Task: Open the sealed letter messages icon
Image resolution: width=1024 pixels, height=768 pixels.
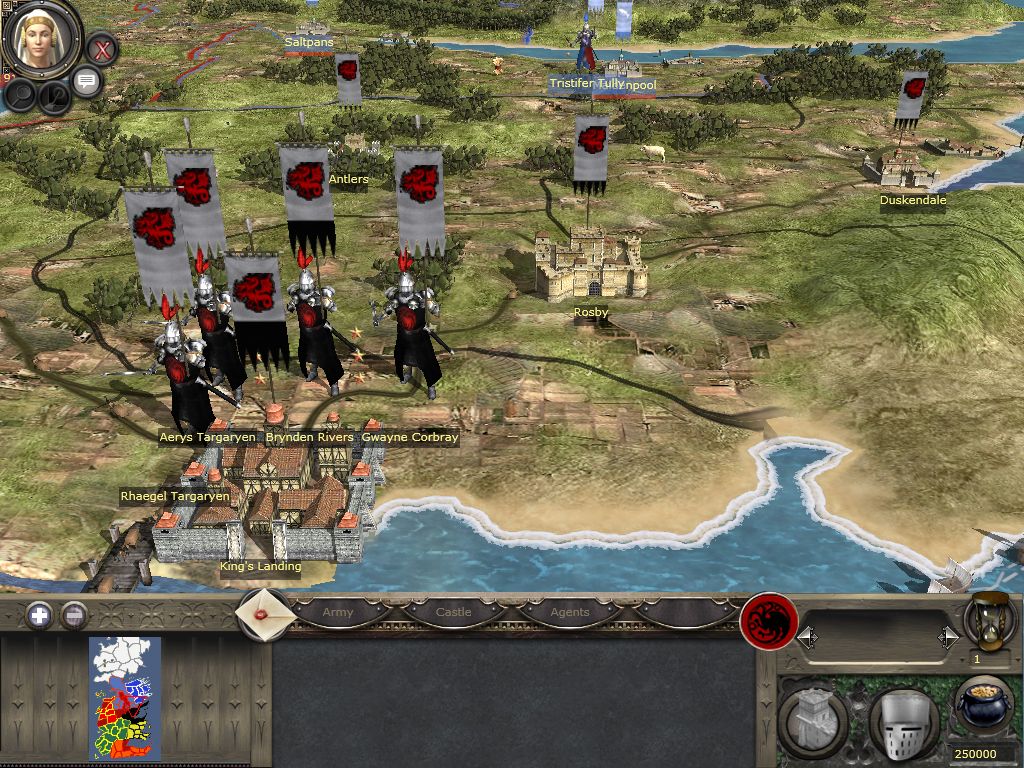Action: click(x=265, y=611)
